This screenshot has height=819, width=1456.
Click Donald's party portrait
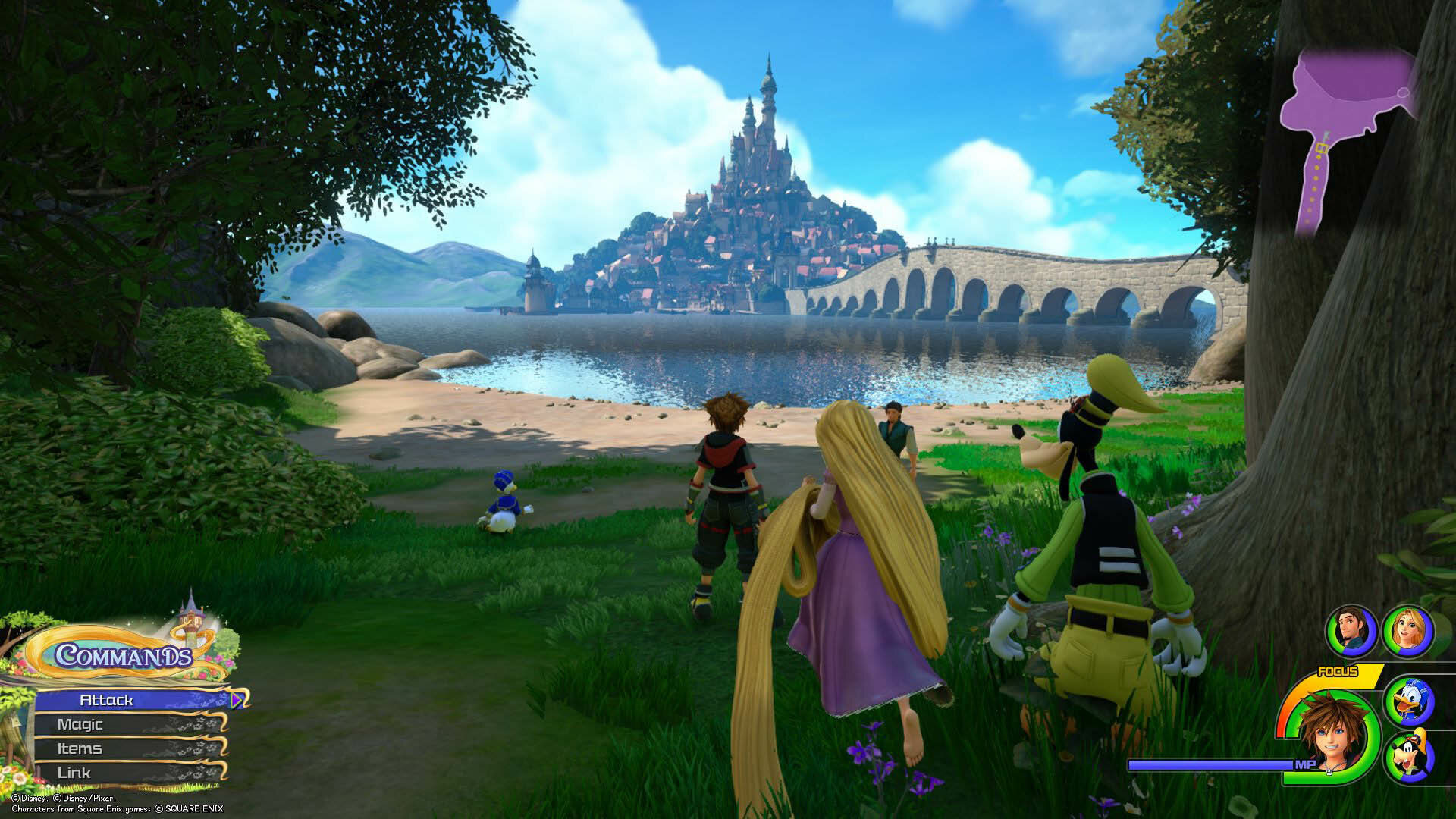[x=1408, y=701]
